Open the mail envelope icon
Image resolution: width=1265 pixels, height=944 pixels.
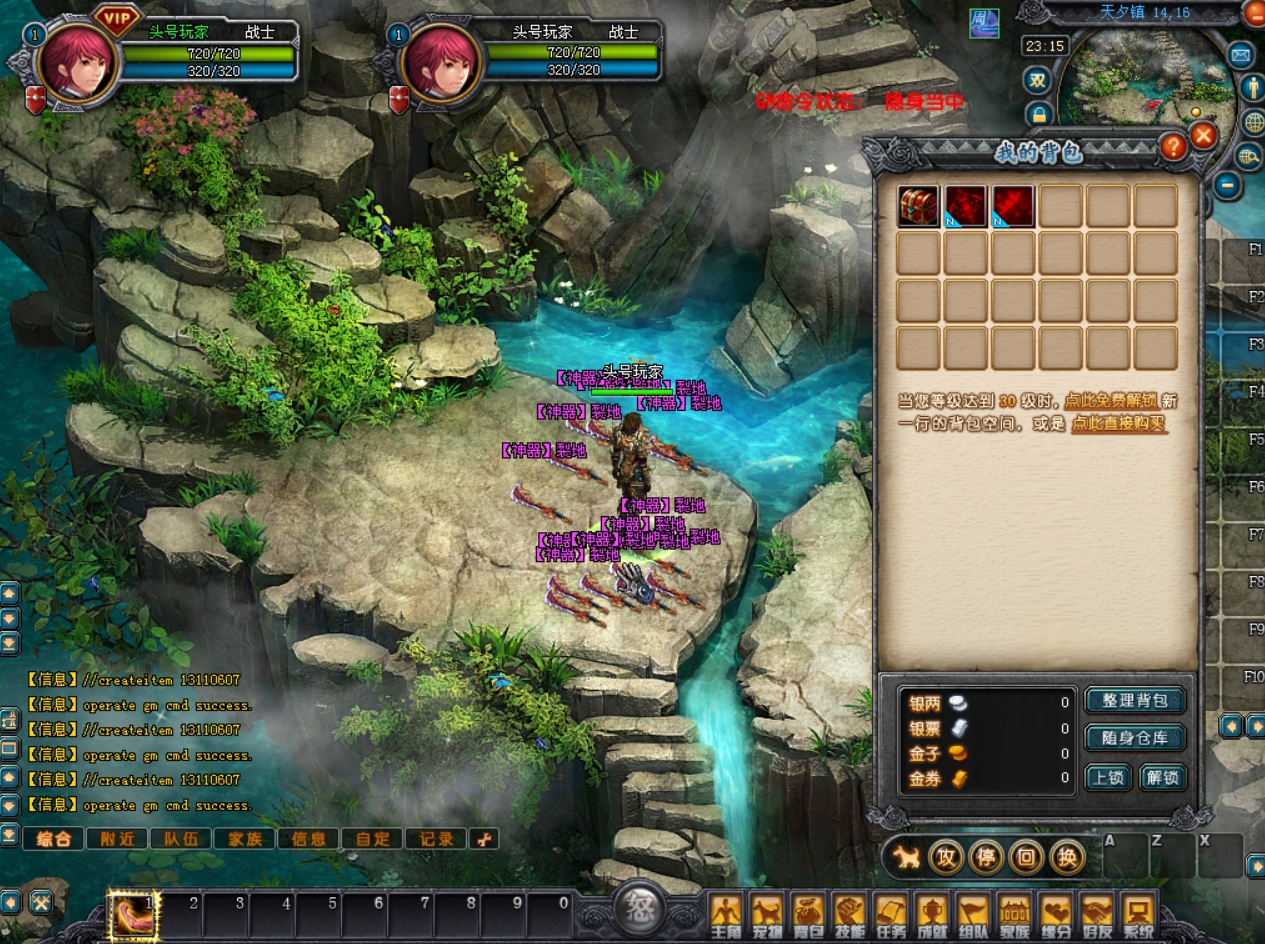coord(1240,55)
